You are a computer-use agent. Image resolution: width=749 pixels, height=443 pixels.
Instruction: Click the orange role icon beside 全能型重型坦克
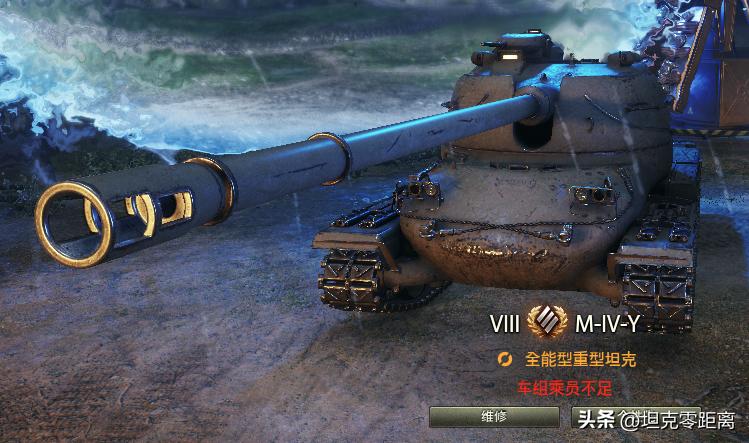tap(506, 359)
